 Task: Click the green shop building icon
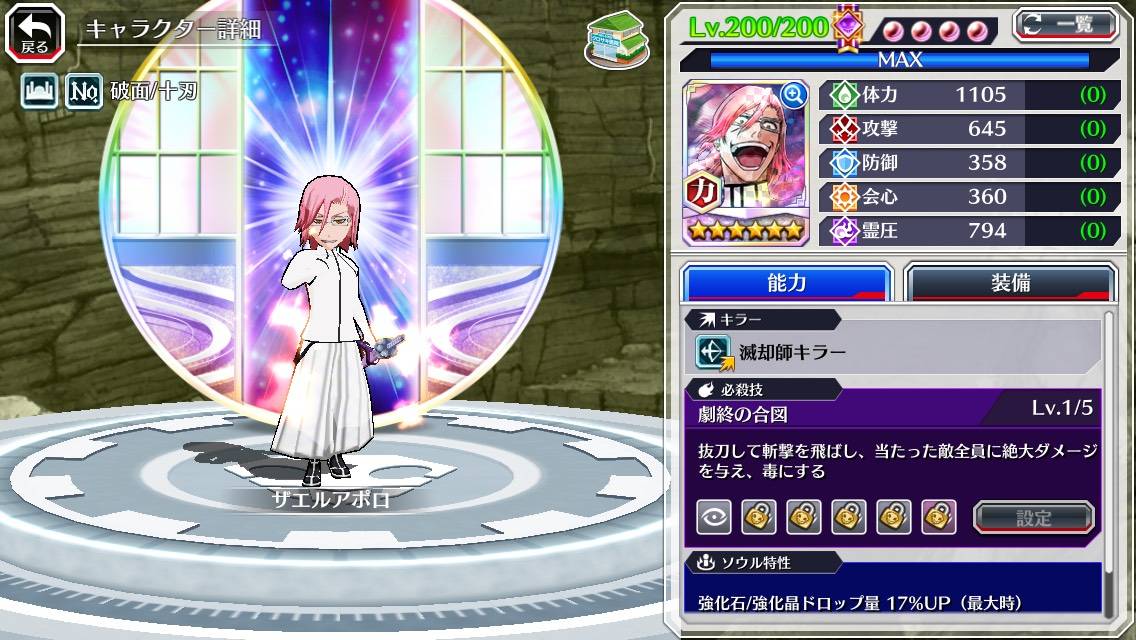pyautogui.click(x=614, y=42)
